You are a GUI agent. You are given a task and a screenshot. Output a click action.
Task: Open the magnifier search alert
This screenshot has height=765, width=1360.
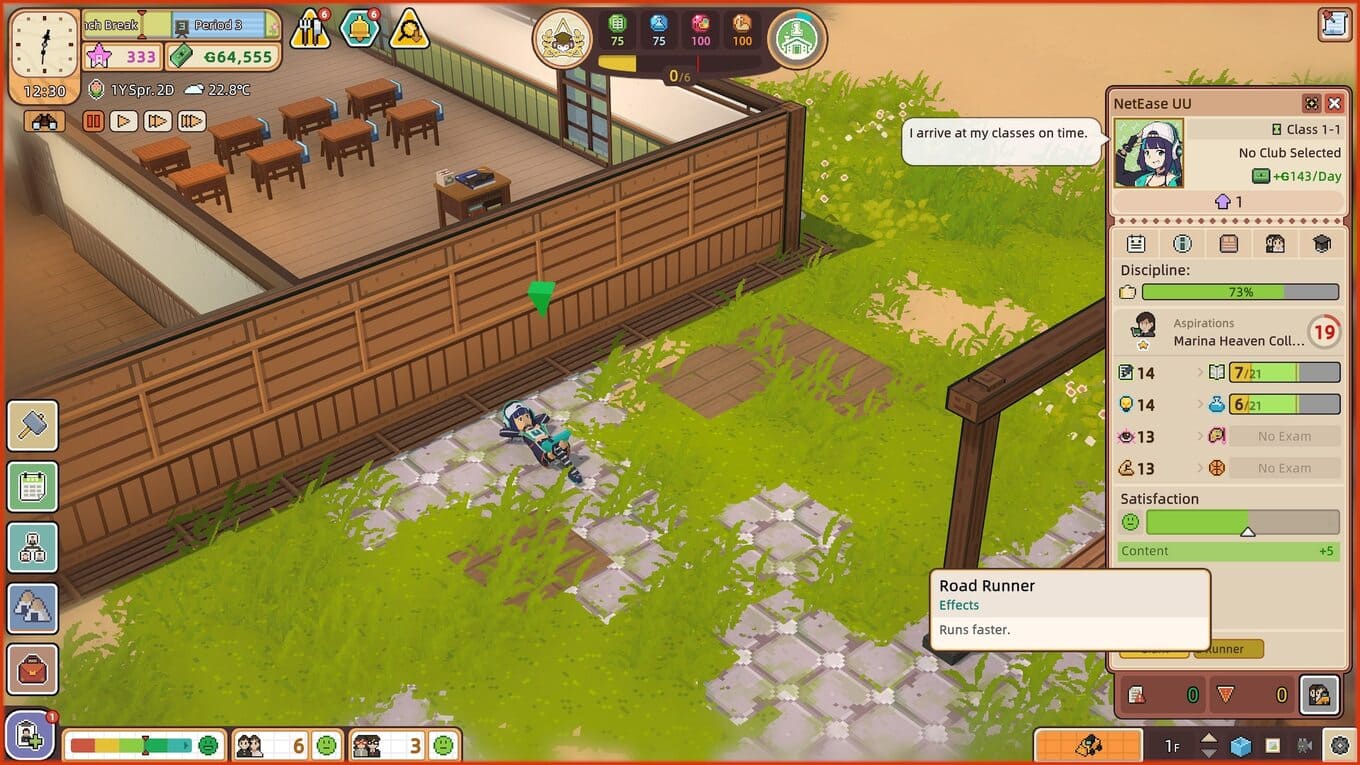point(409,30)
